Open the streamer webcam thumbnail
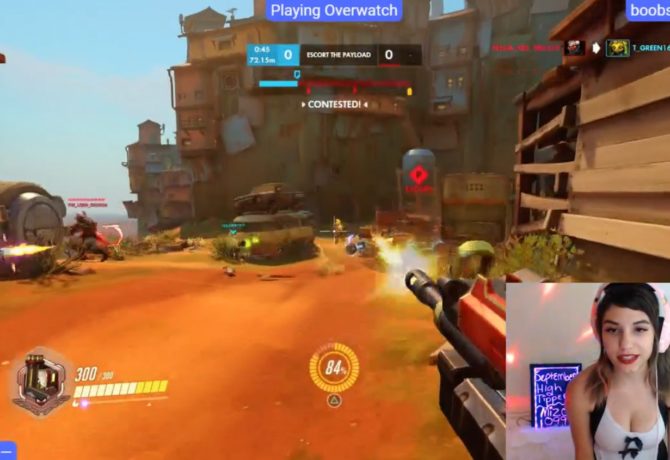670x460 pixels. (x=587, y=370)
